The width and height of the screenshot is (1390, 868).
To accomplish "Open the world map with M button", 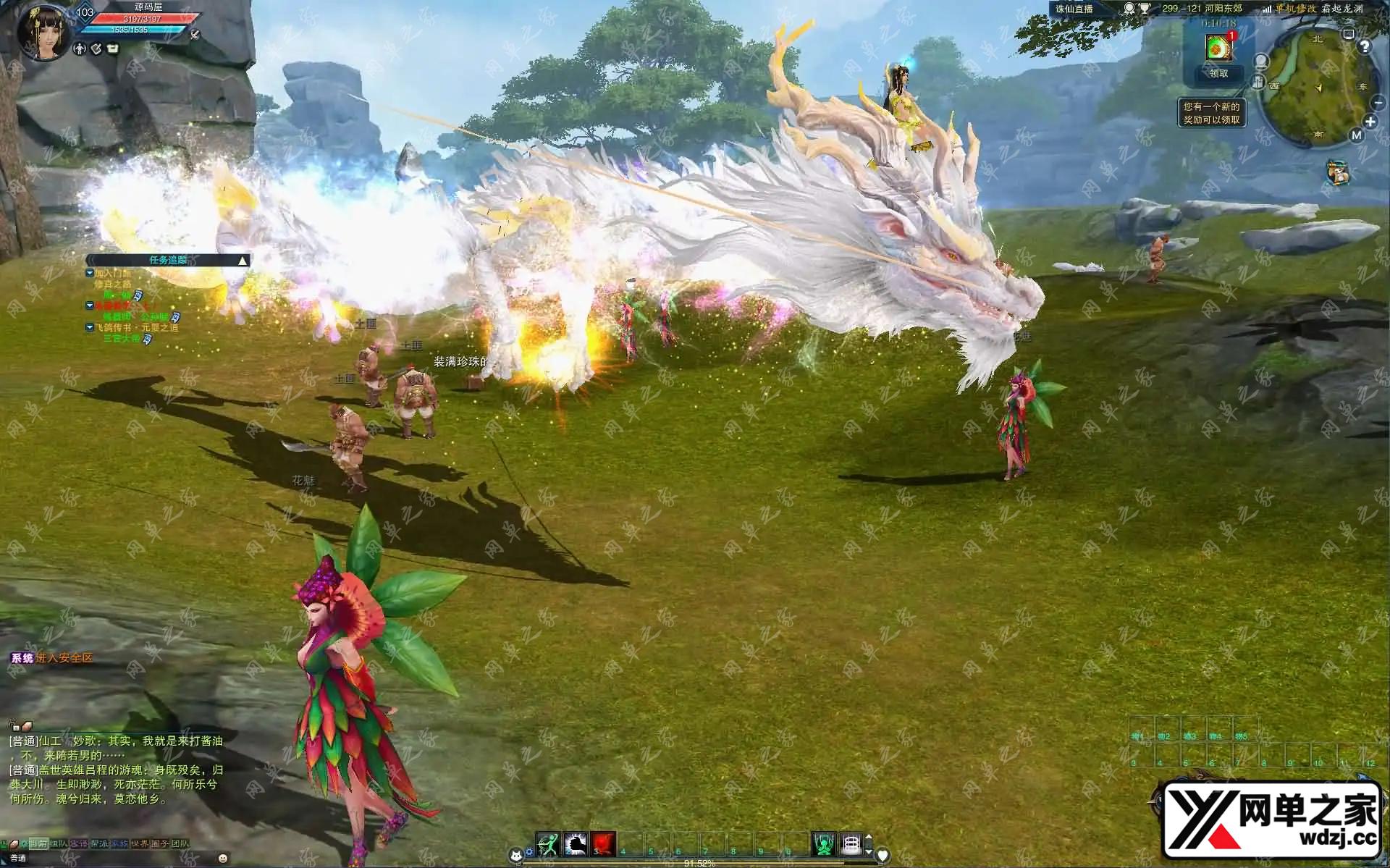I will tap(1356, 135).
